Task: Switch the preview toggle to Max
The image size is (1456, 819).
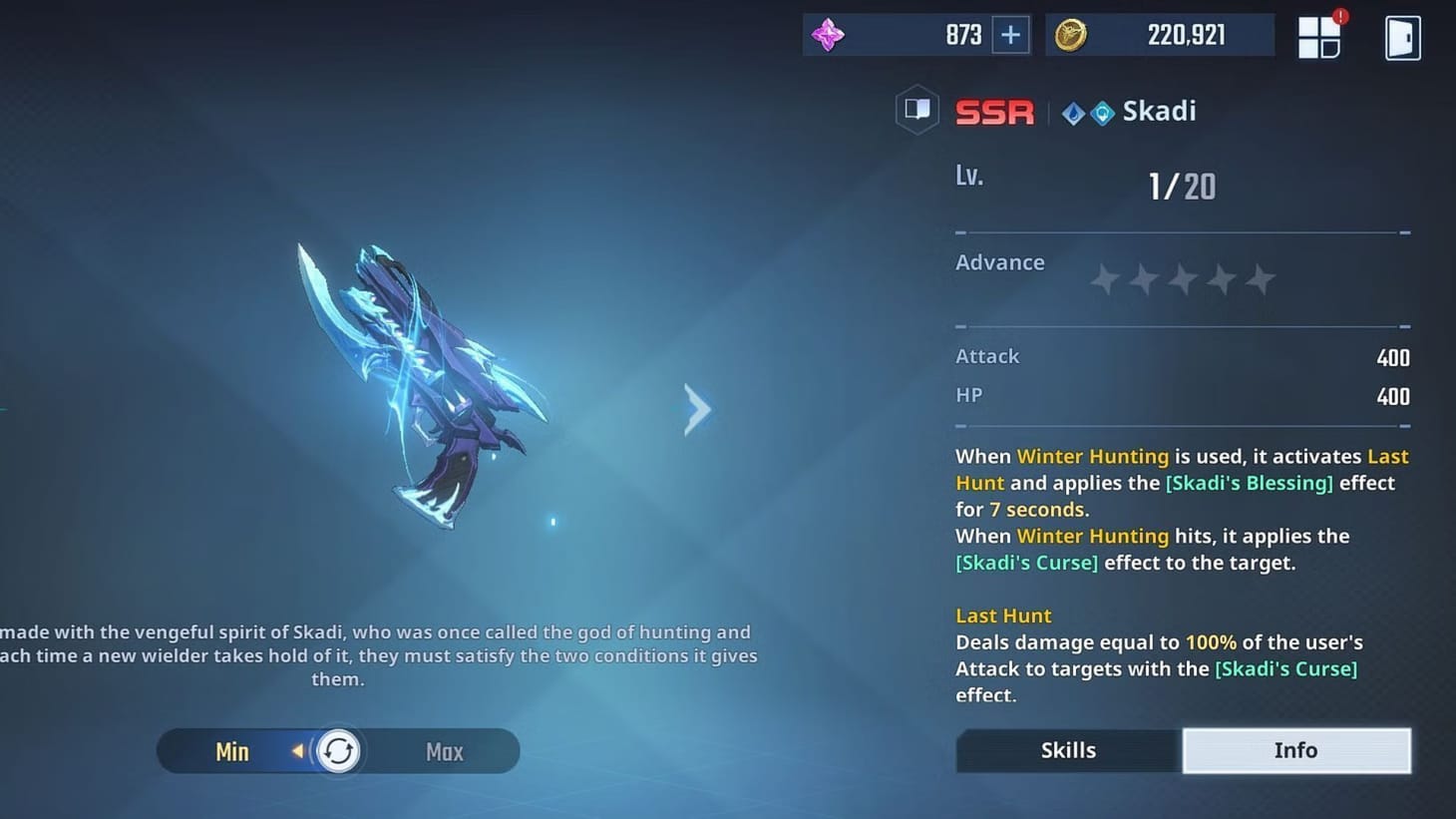Action: point(444,751)
